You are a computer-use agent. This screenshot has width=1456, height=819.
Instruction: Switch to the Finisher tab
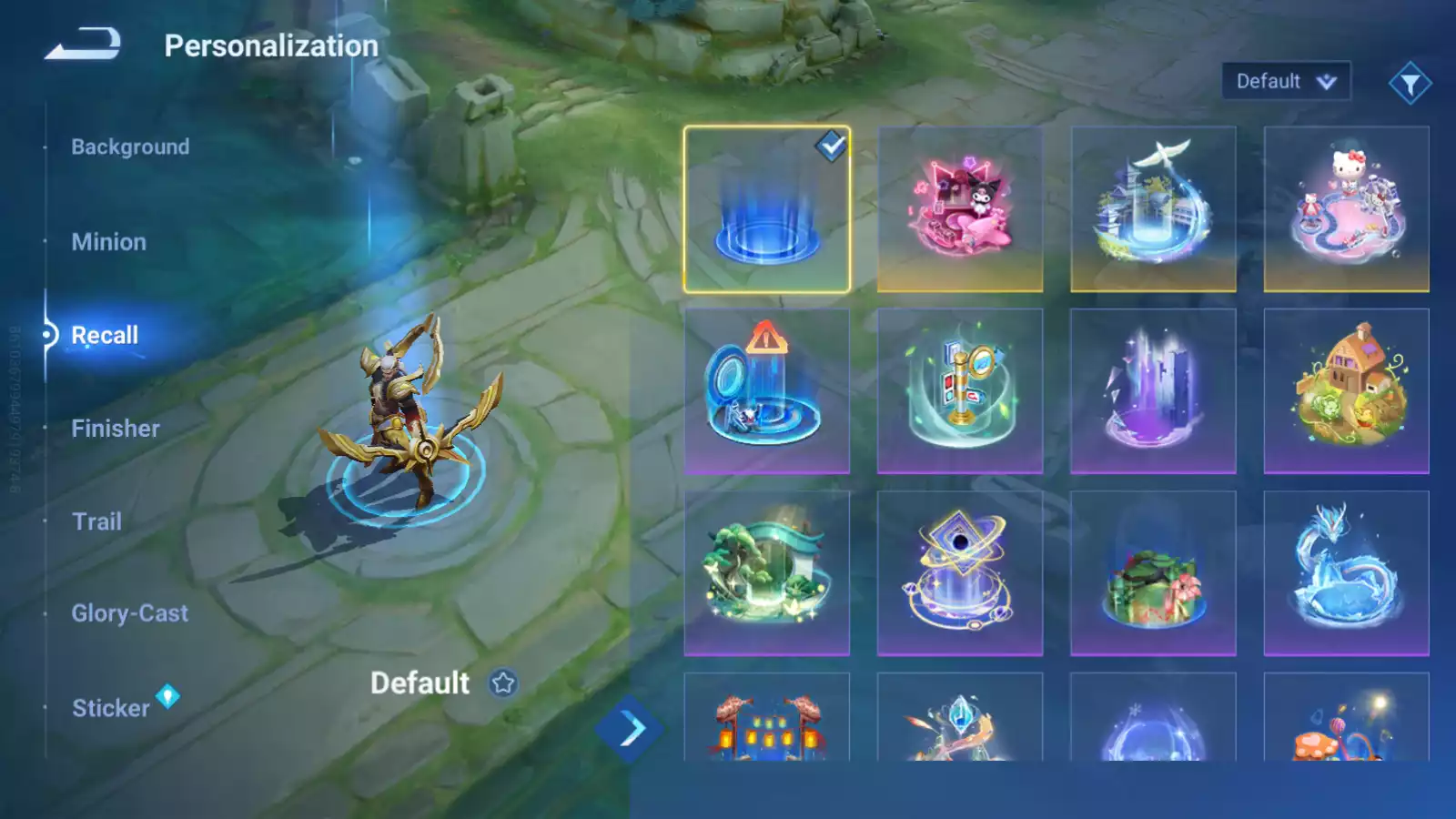tap(116, 429)
